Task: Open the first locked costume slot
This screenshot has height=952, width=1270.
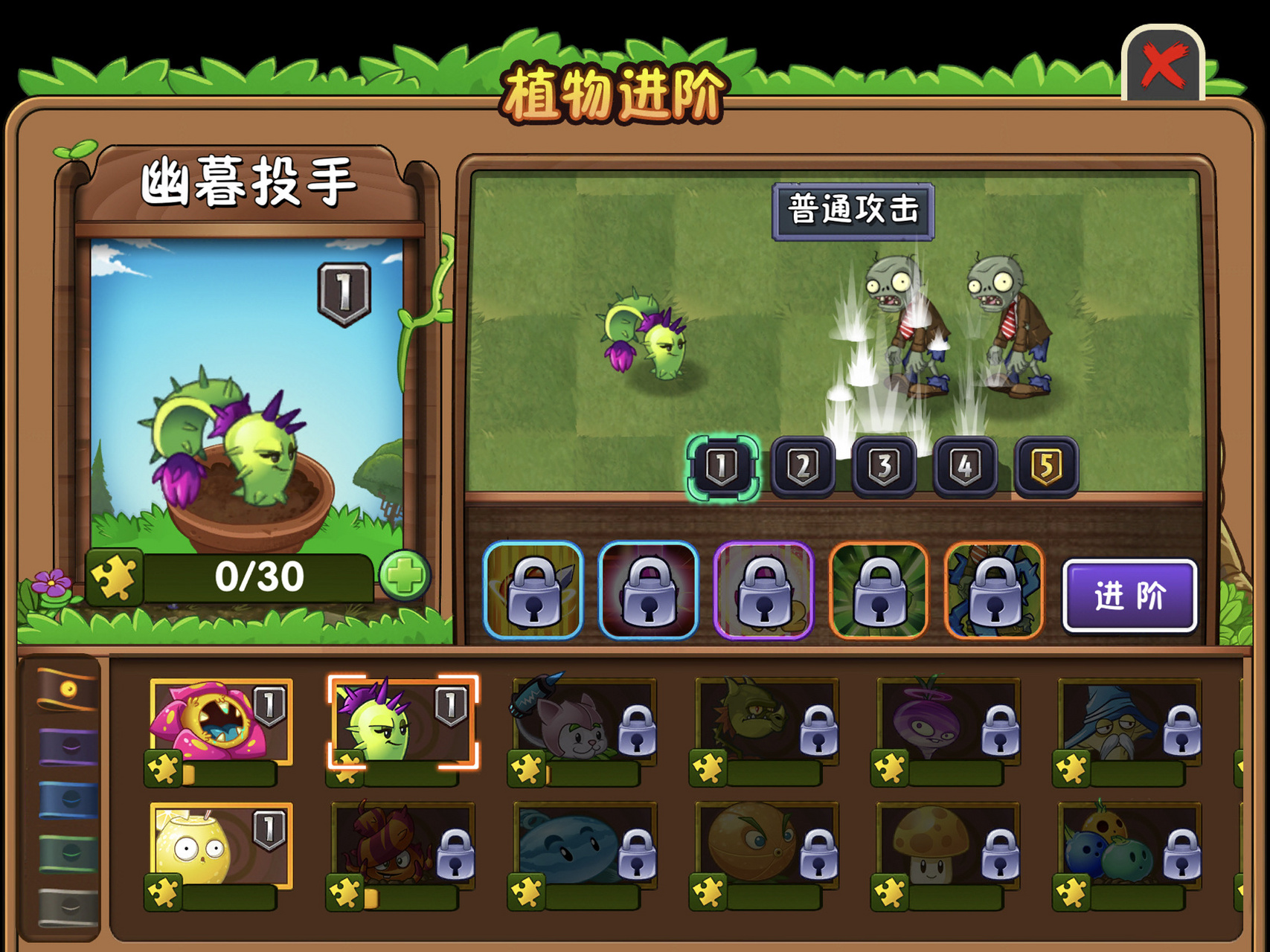Action: click(536, 591)
